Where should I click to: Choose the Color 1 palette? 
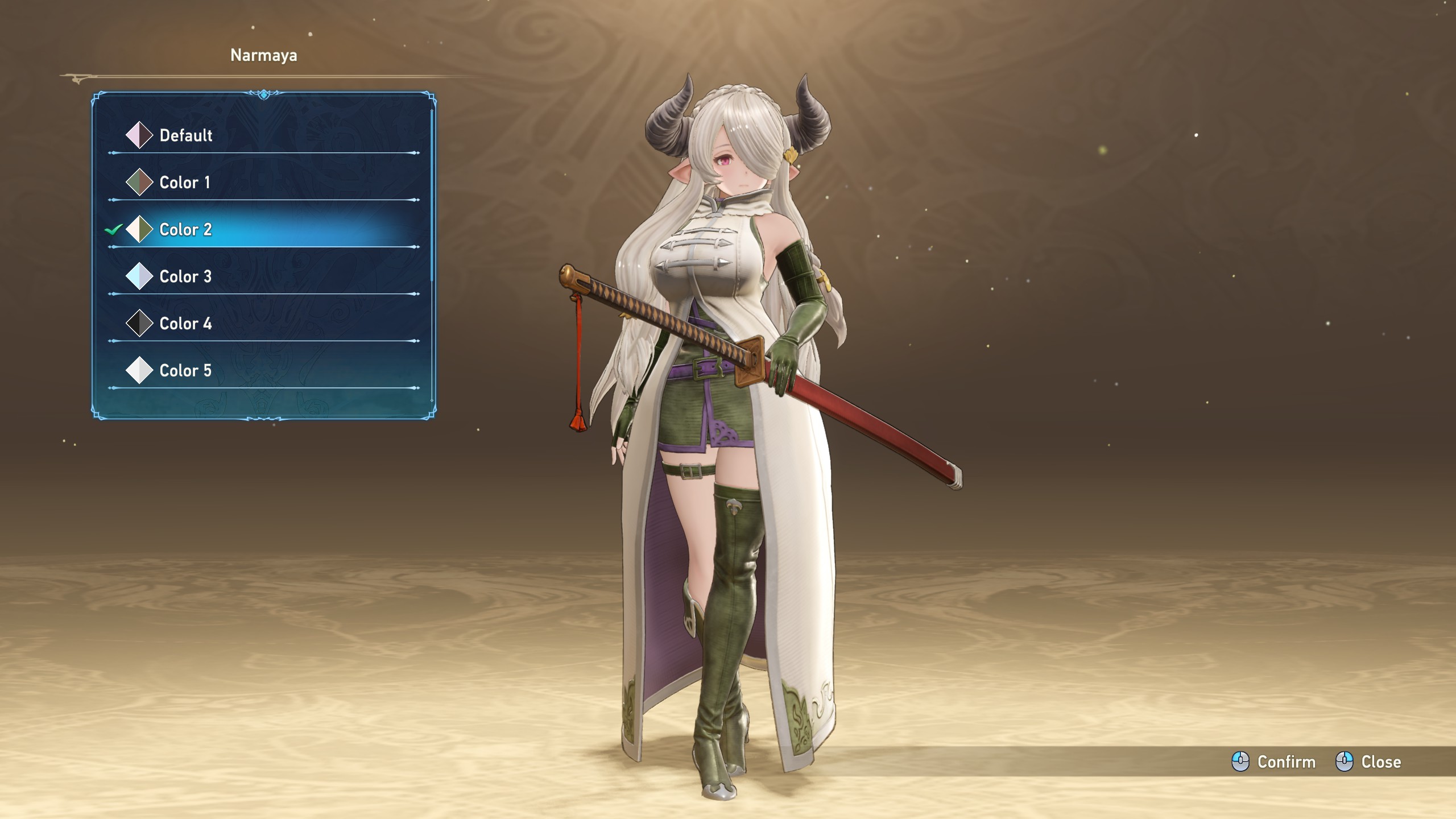(184, 183)
